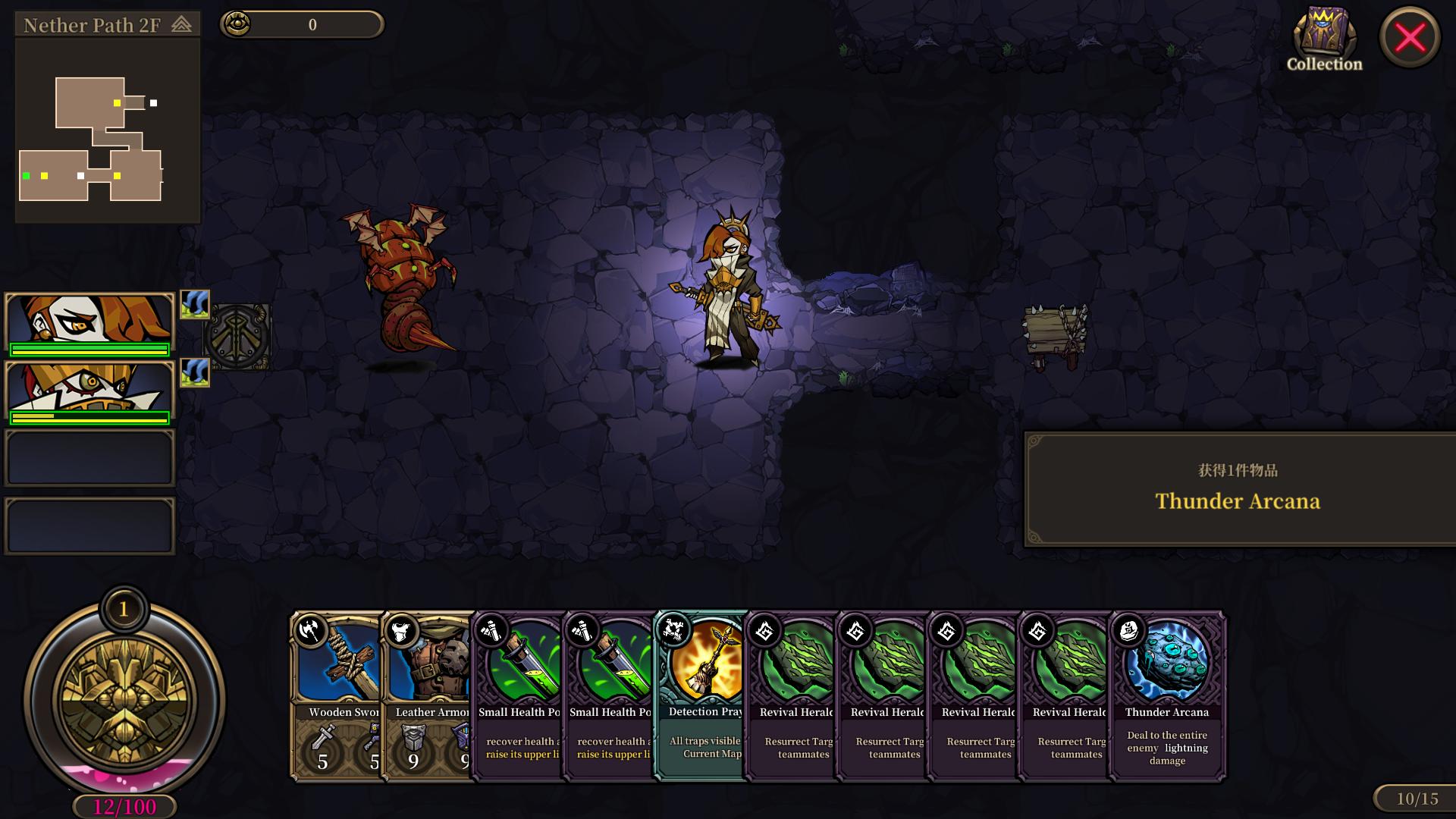Open the Collection book
Screen dimensions: 1456x819
point(1324,39)
